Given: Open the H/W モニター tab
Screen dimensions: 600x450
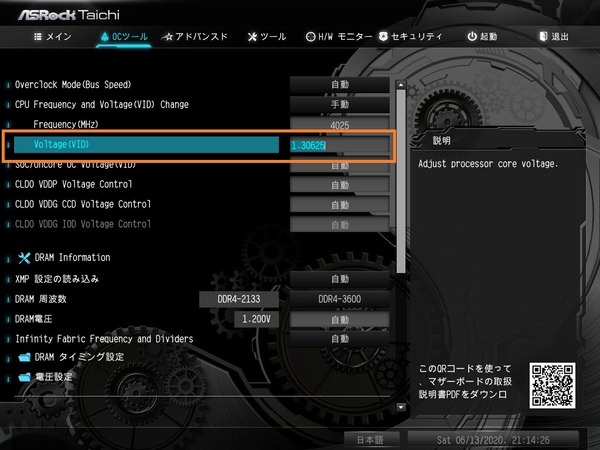Looking at the screenshot, I should click(x=339, y=37).
